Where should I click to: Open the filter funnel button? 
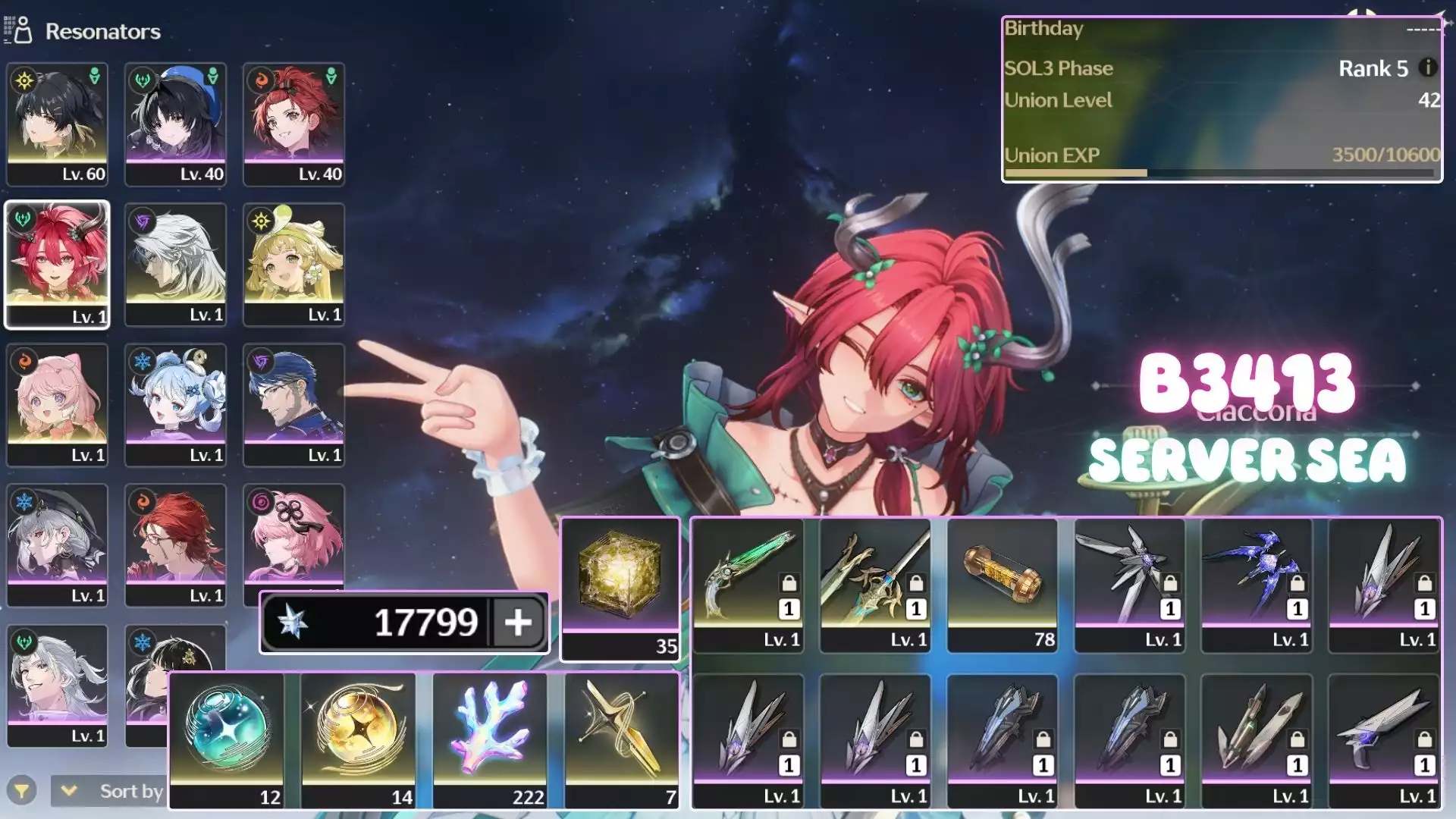point(22,791)
